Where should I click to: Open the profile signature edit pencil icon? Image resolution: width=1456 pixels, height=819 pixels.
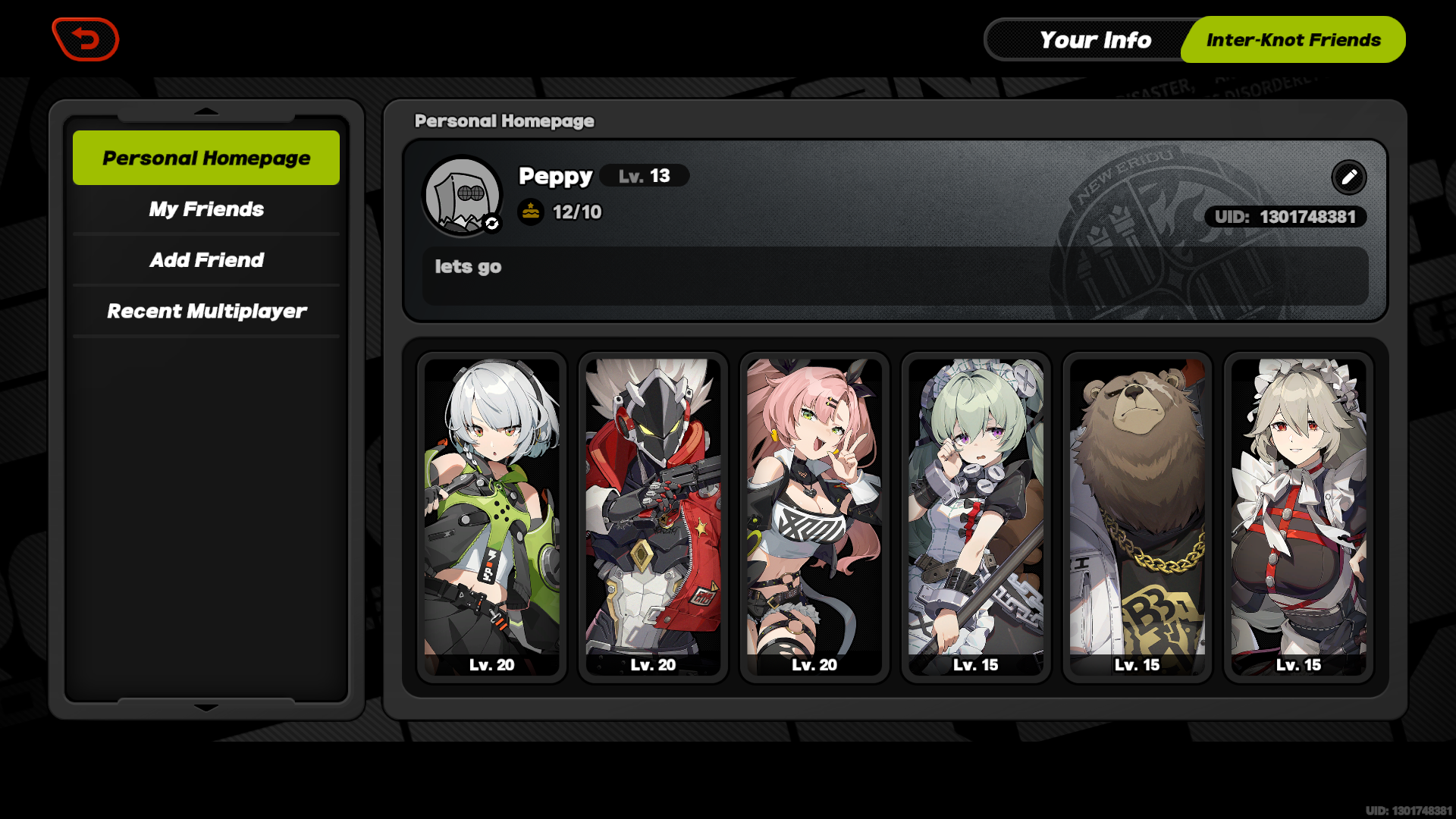[x=1348, y=177]
